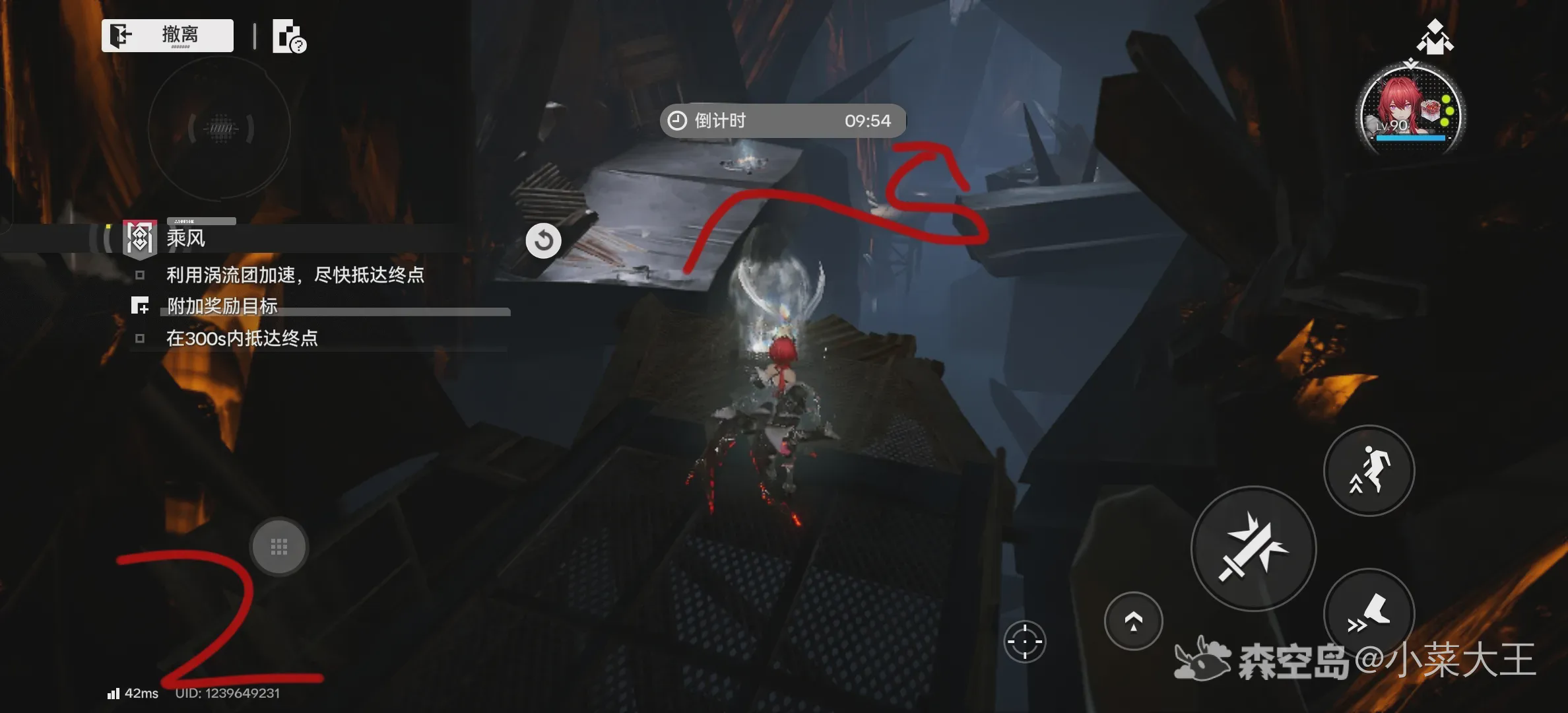Tap the circular minimap radar

click(220, 128)
